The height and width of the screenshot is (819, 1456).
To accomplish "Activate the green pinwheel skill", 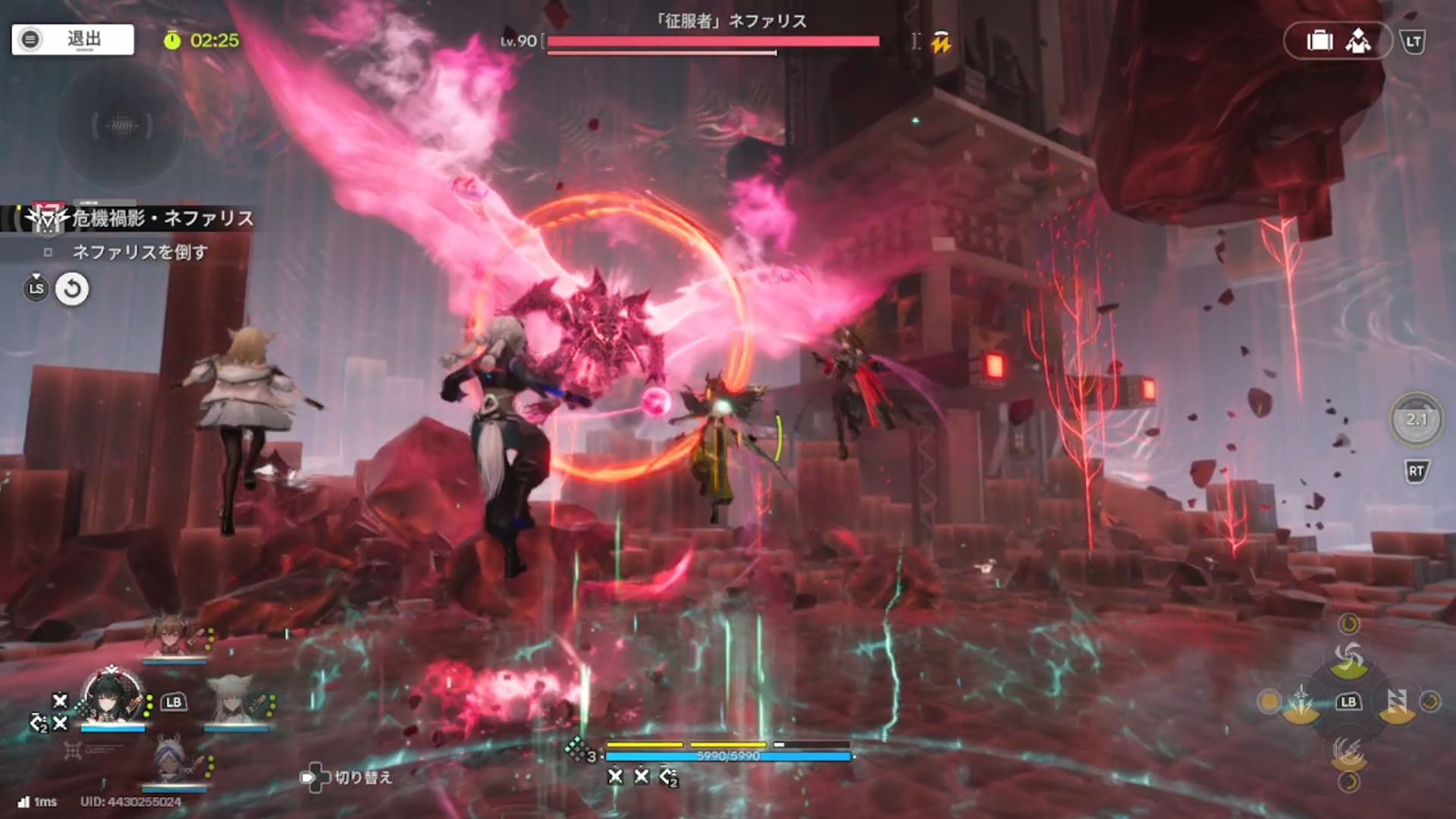I will click(x=1348, y=657).
